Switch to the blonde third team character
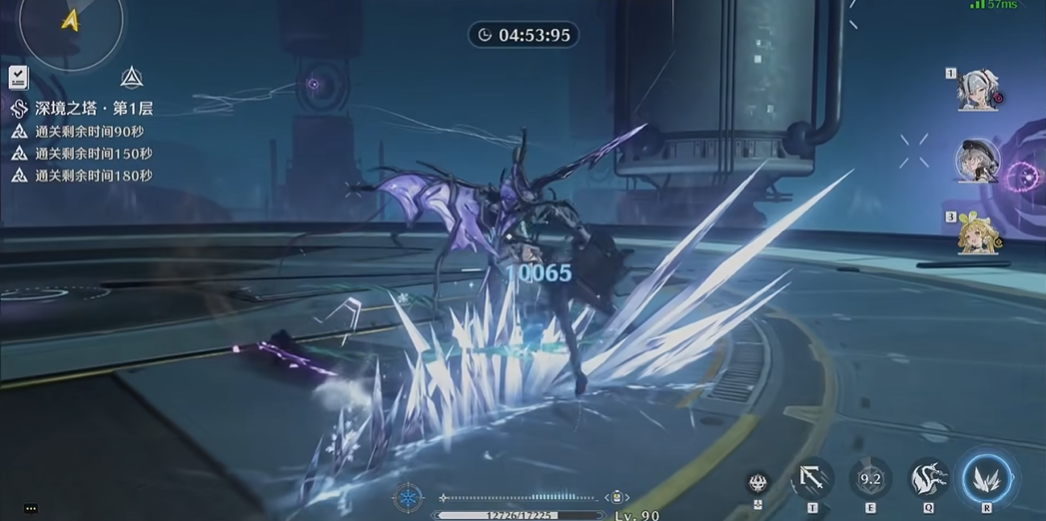This screenshot has width=1046, height=521. tap(977, 235)
